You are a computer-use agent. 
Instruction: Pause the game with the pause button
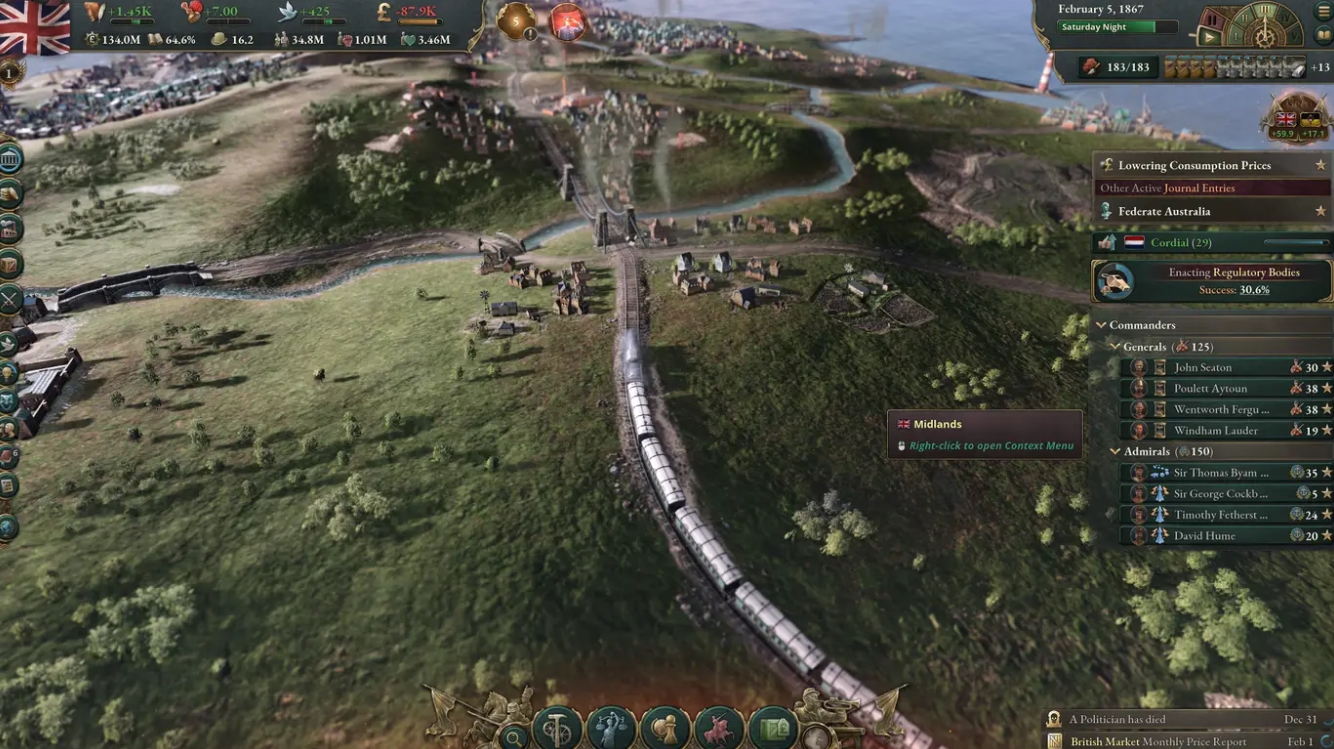coord(1212,18)
